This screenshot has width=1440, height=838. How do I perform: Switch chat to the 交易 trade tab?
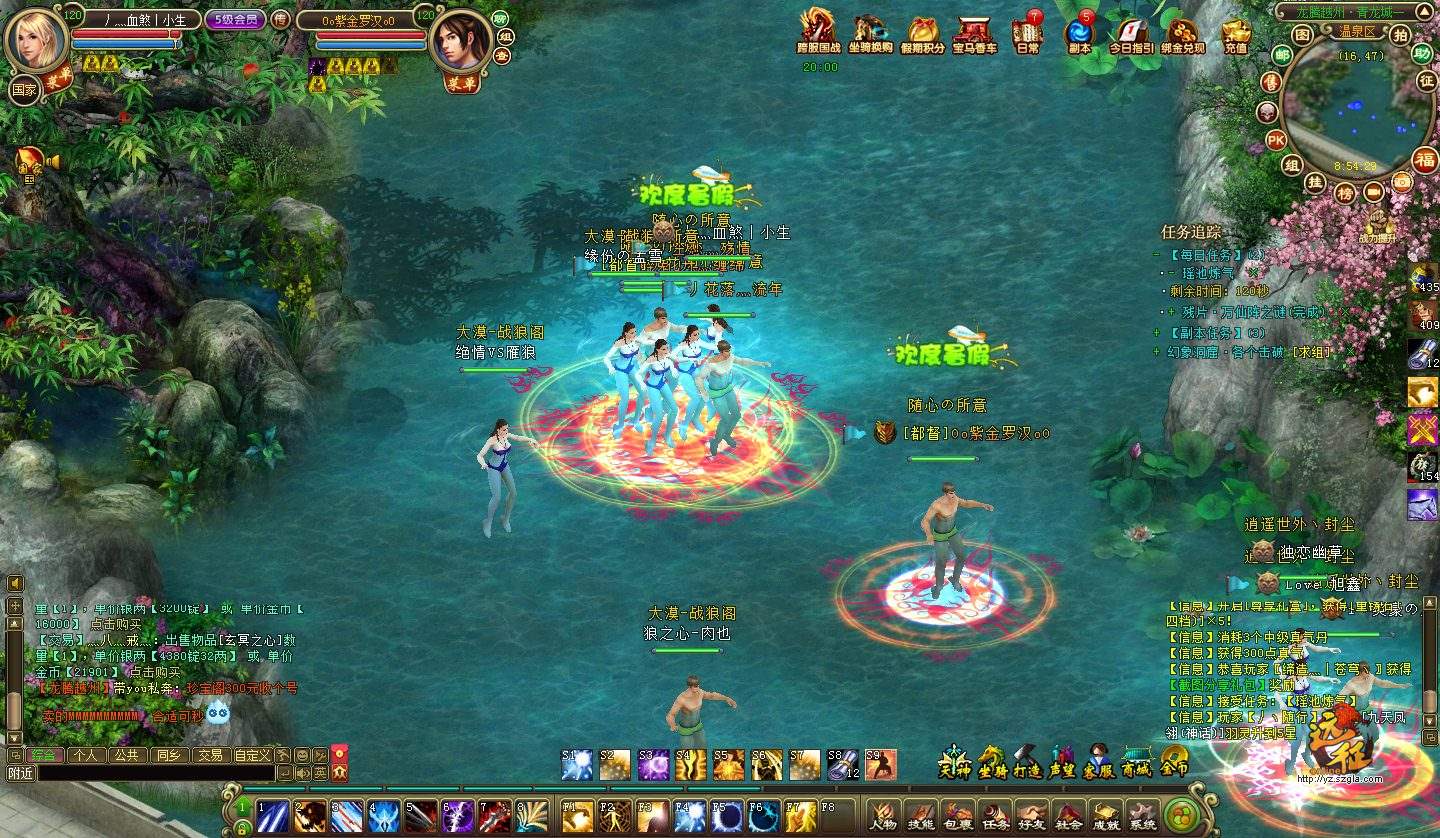[x=209, y=755]
